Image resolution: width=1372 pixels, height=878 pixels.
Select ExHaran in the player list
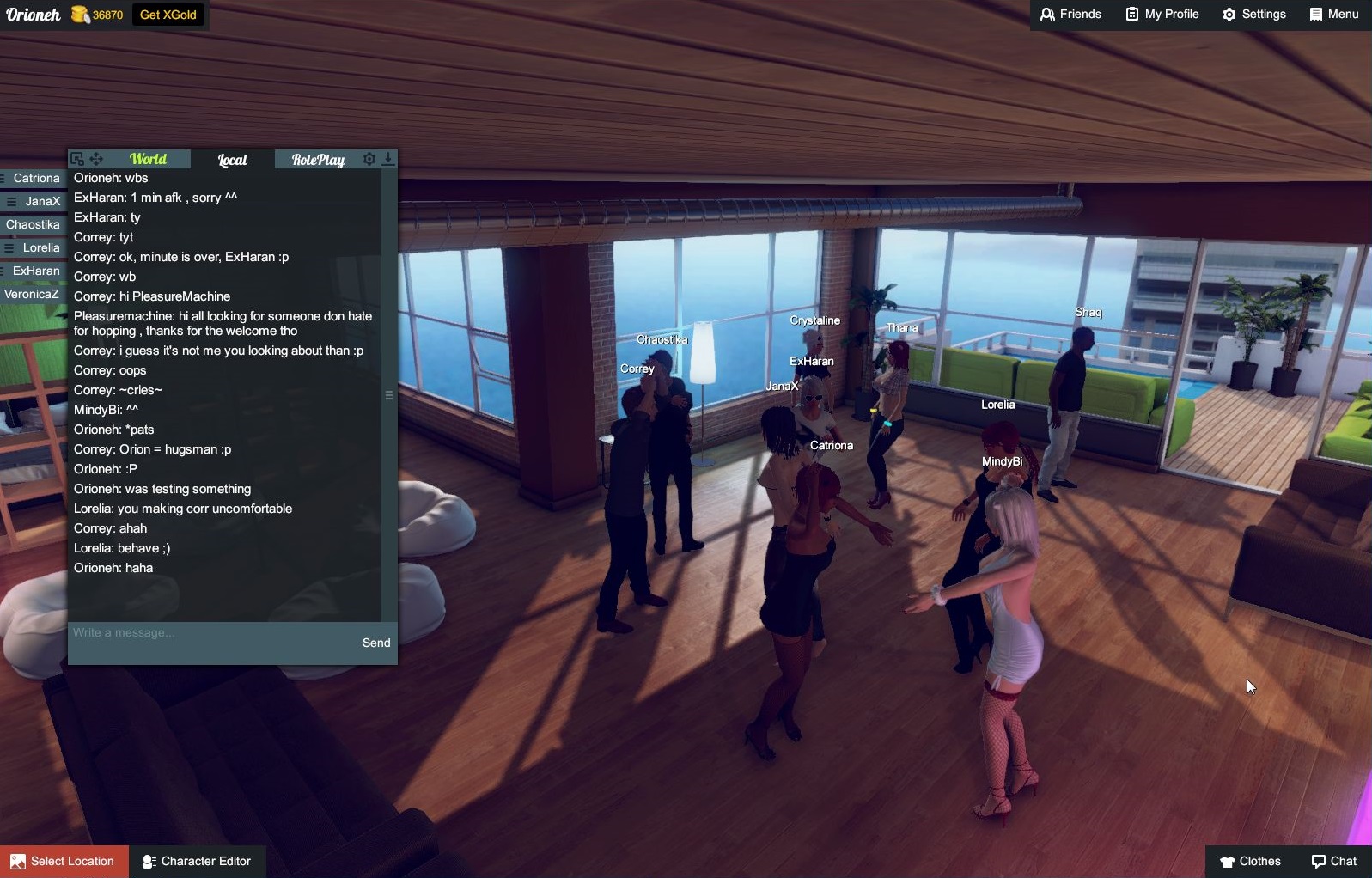pos(36,271)
